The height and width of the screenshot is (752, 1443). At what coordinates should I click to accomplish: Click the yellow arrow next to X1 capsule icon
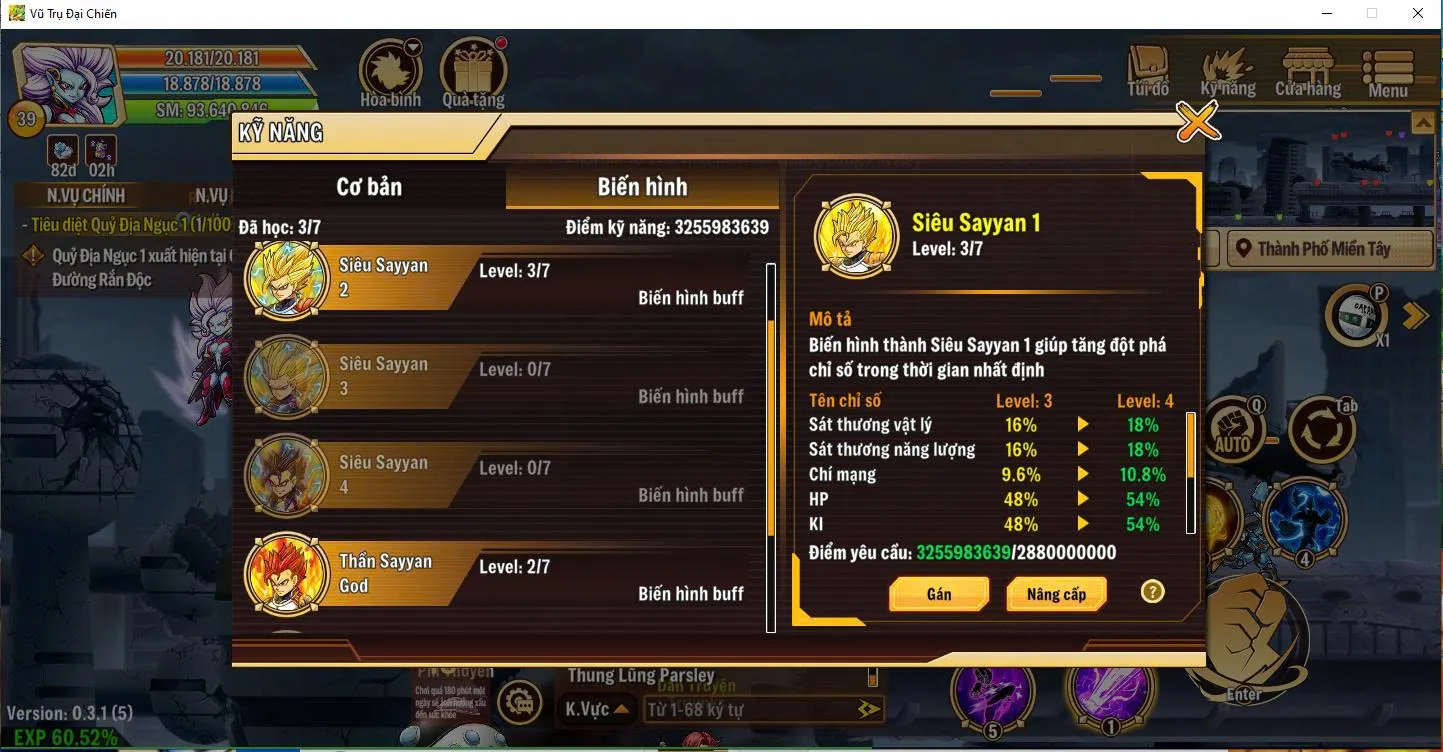pos(1413,314)
